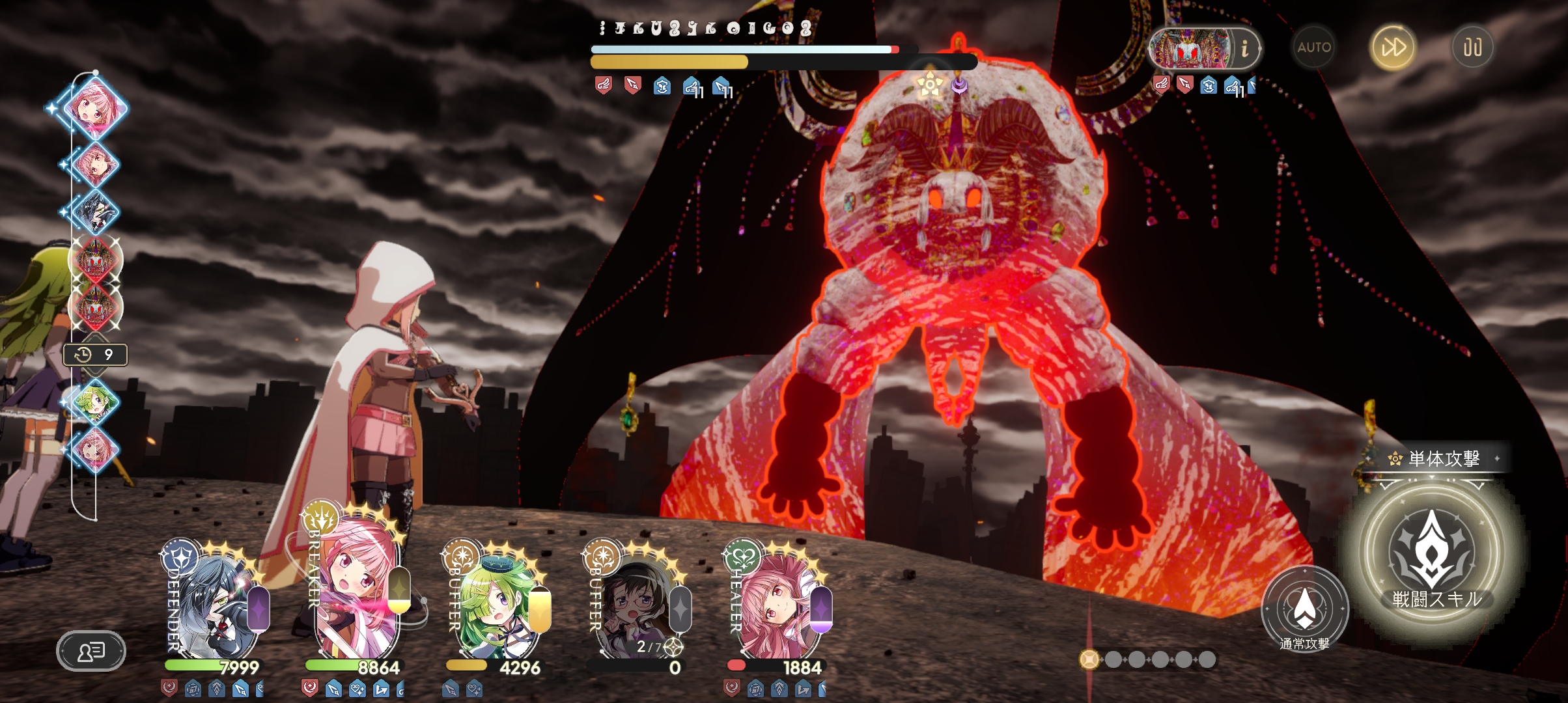
Task: Open the enemy info panel
Action: [1244, 48]
